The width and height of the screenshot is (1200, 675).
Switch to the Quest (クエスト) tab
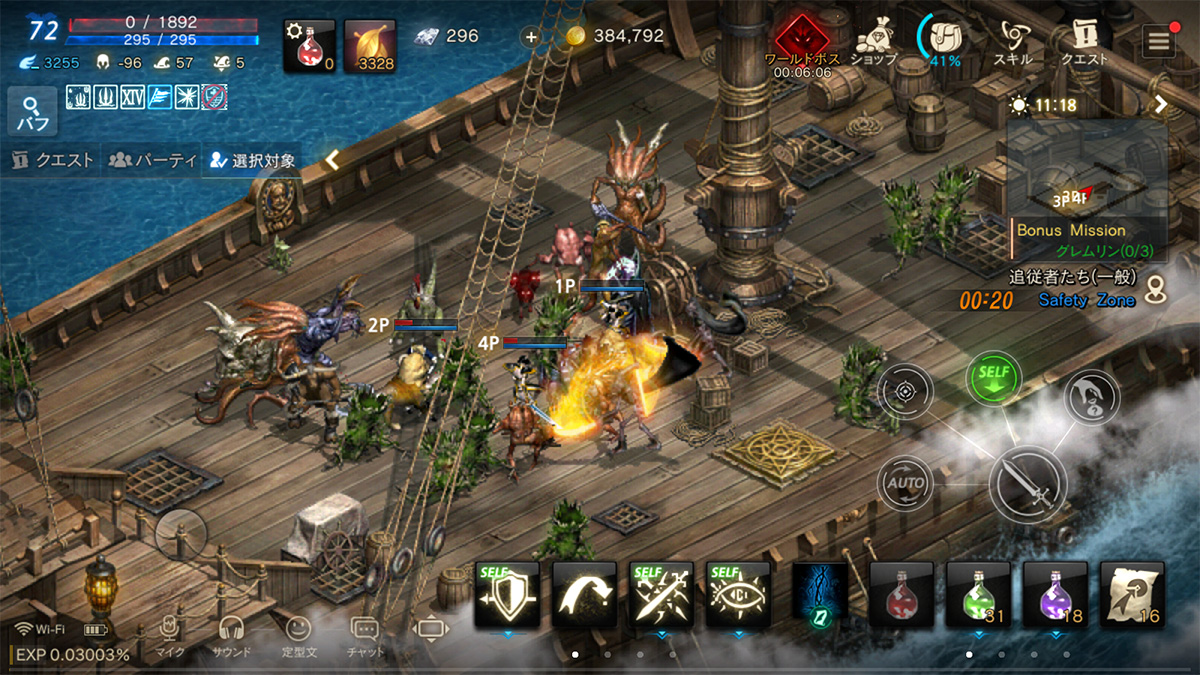coord(53,160)
